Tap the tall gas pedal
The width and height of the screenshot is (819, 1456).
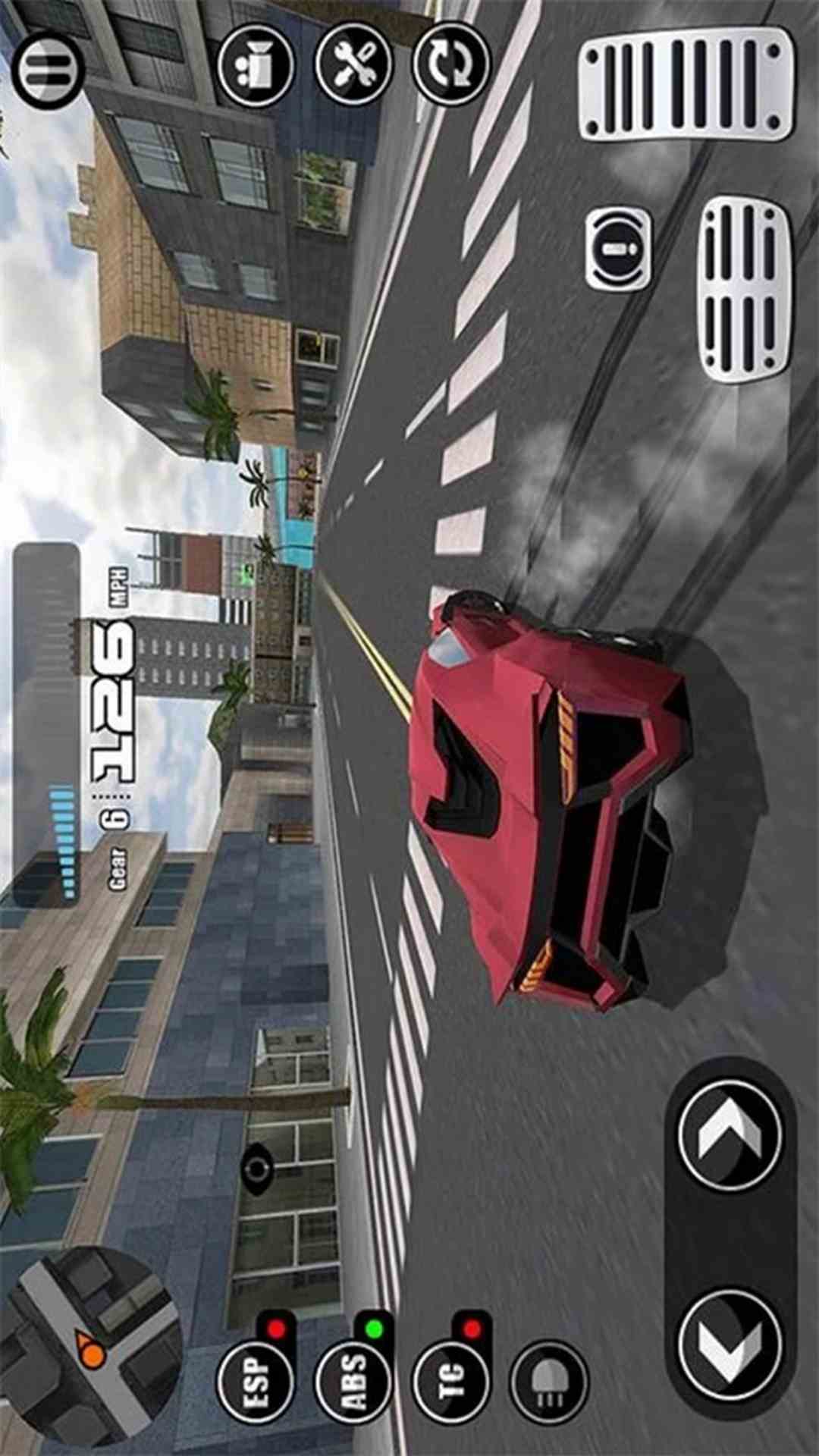(687, 84)
